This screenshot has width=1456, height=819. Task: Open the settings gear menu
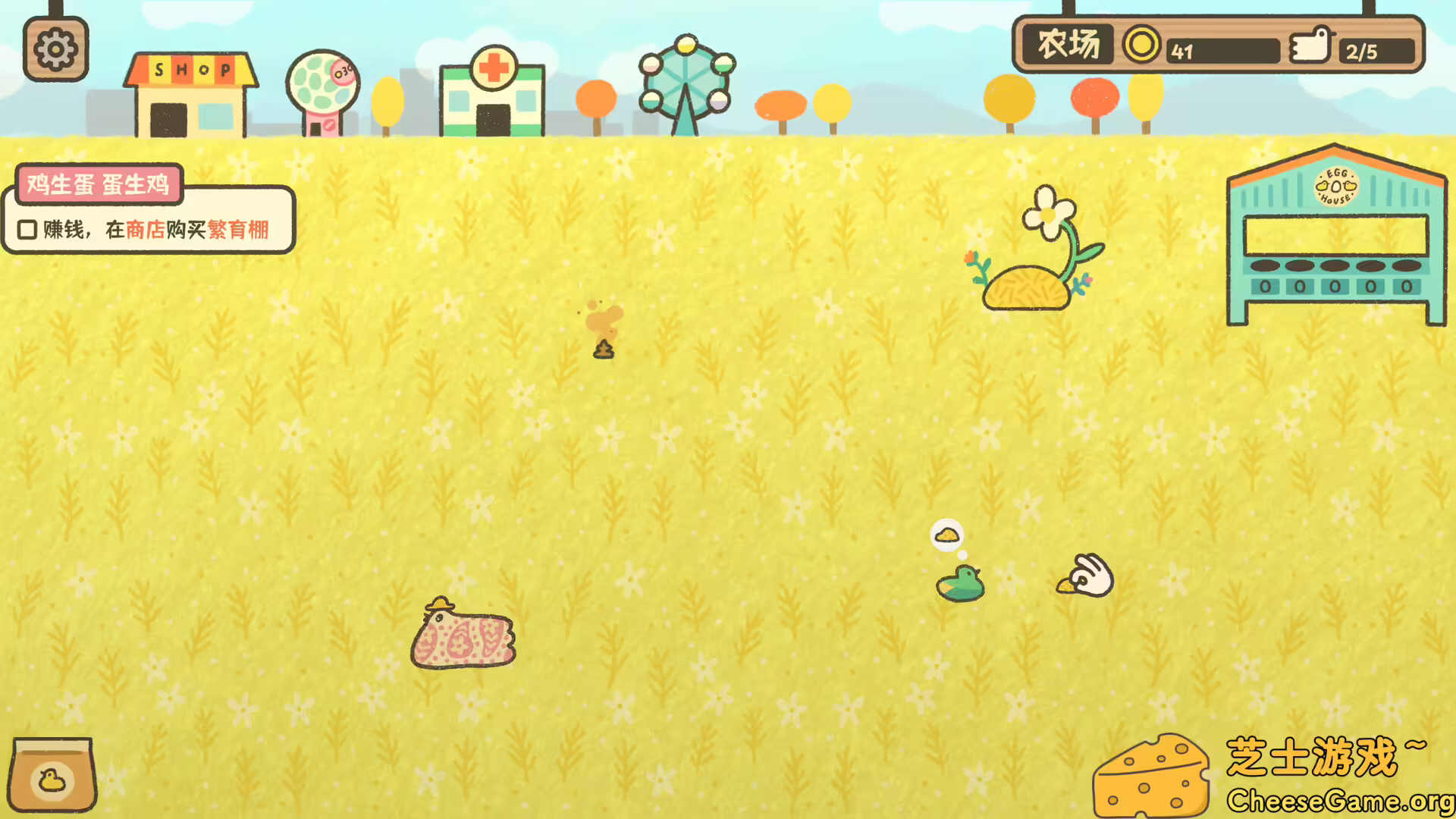[x=55, y=47]
